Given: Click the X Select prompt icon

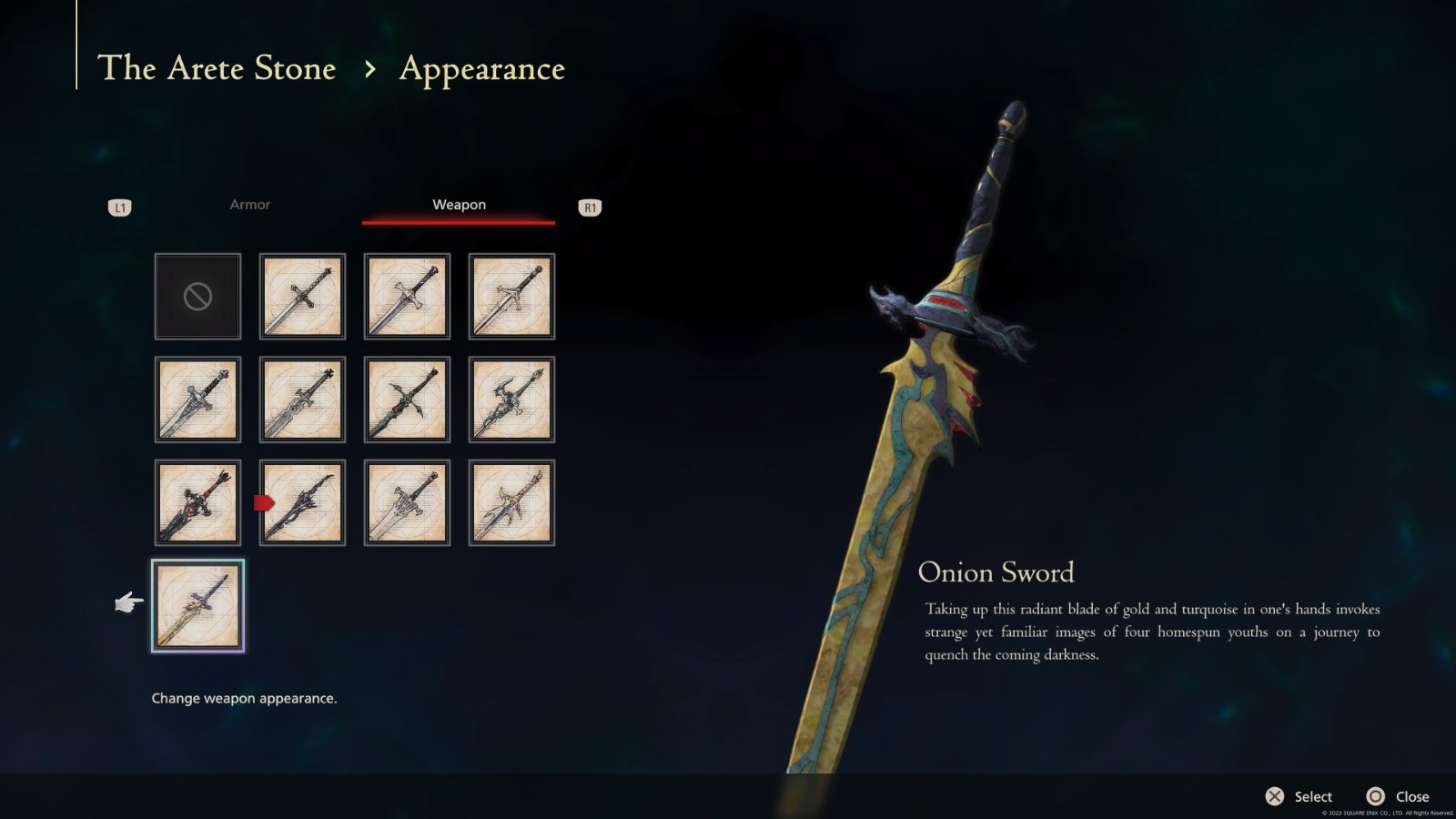Looking at the screenshot, I should pos(1273,795).
